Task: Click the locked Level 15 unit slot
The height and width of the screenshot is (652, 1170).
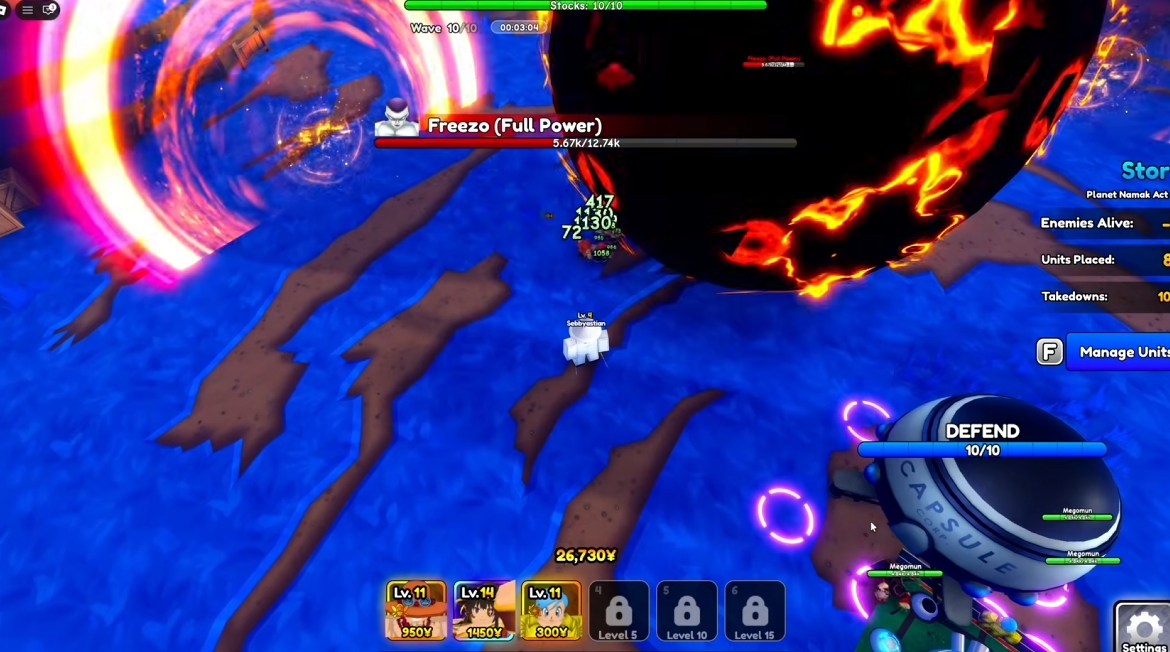Action: 754,611
